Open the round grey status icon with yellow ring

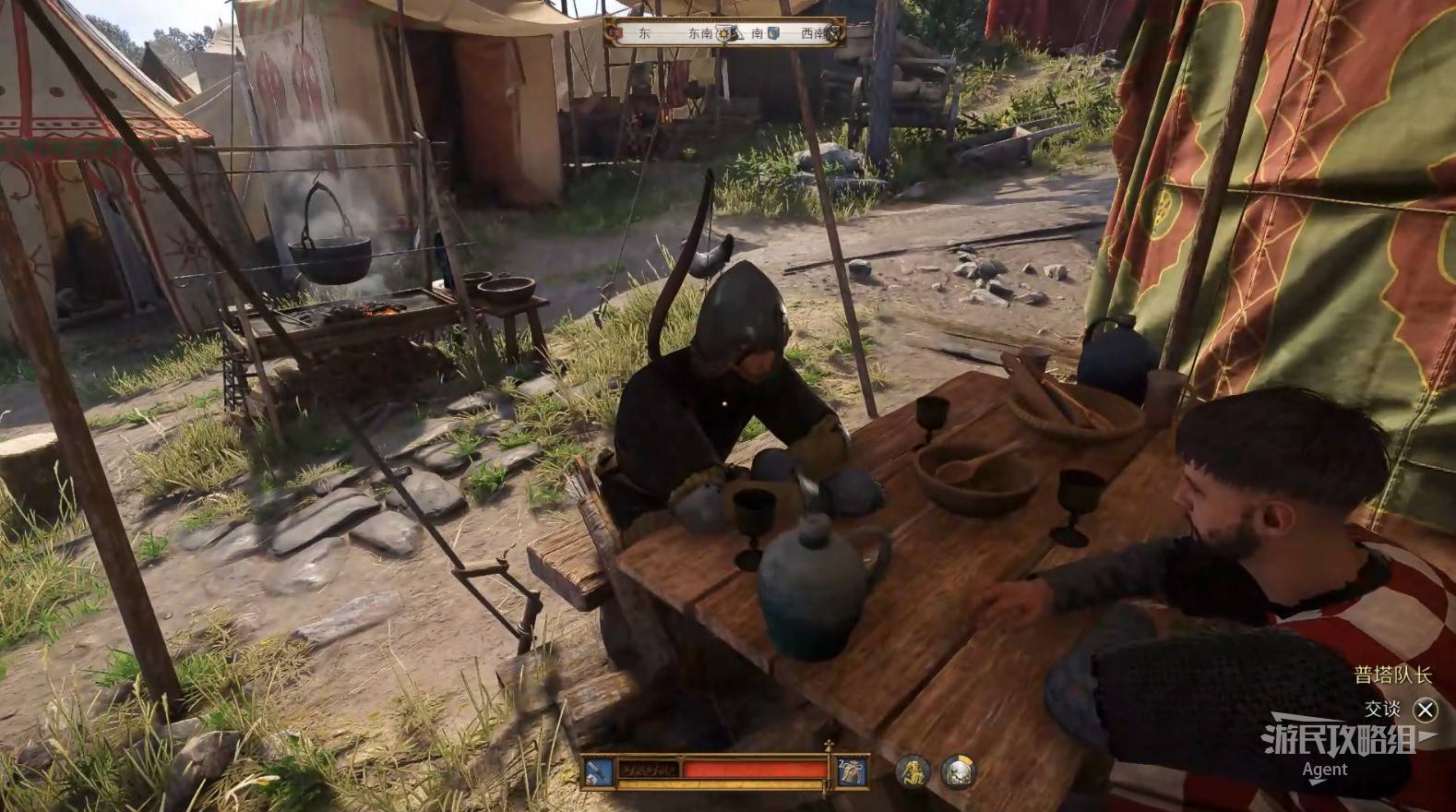958,771
